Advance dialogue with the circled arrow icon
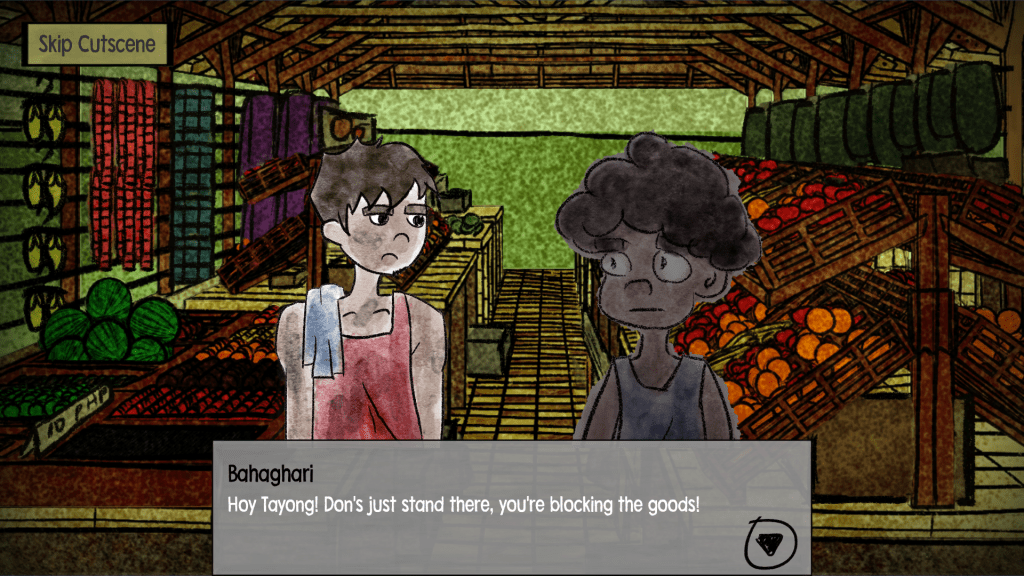This screenshot has height=576, width=1024. click(x=771, y=541)
